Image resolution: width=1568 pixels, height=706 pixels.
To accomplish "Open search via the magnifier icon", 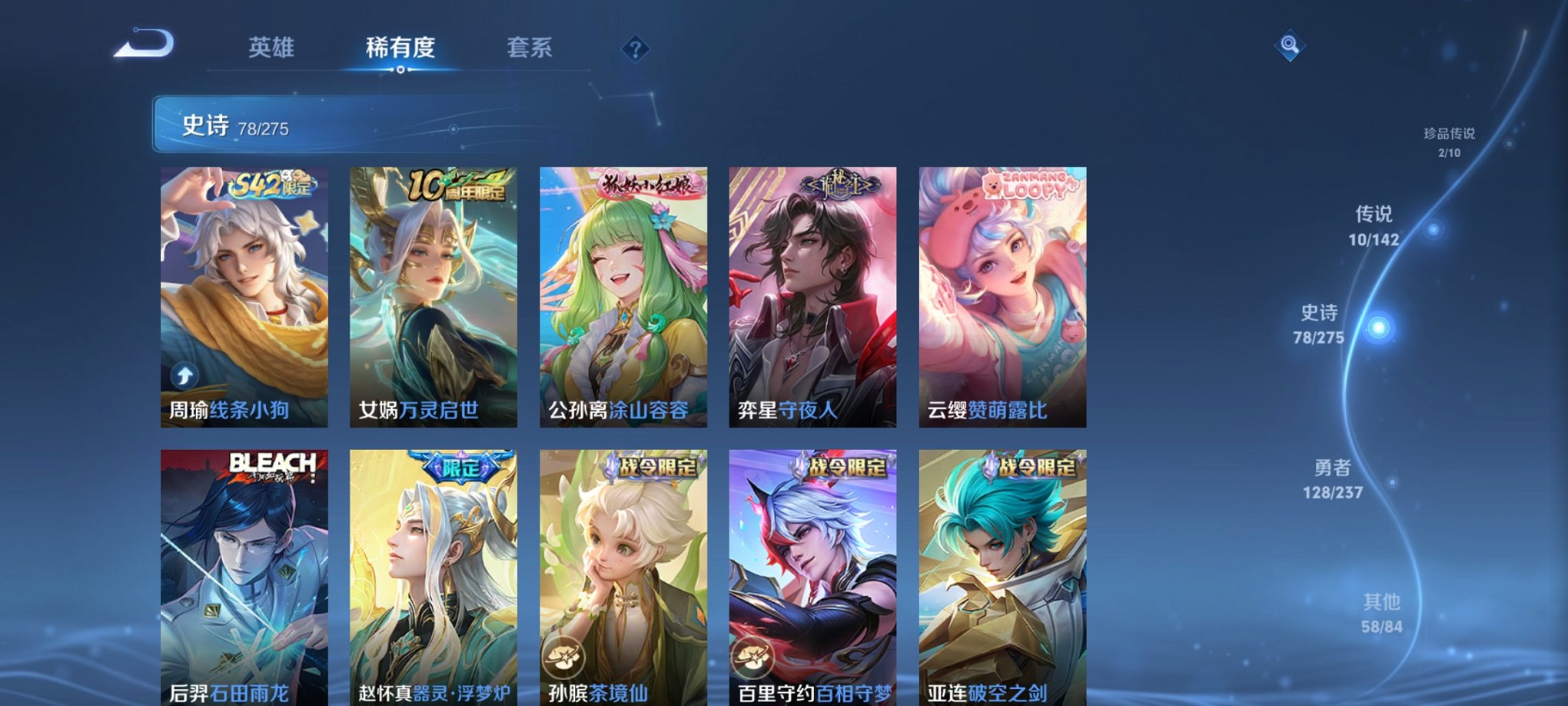I will 1291,46.
